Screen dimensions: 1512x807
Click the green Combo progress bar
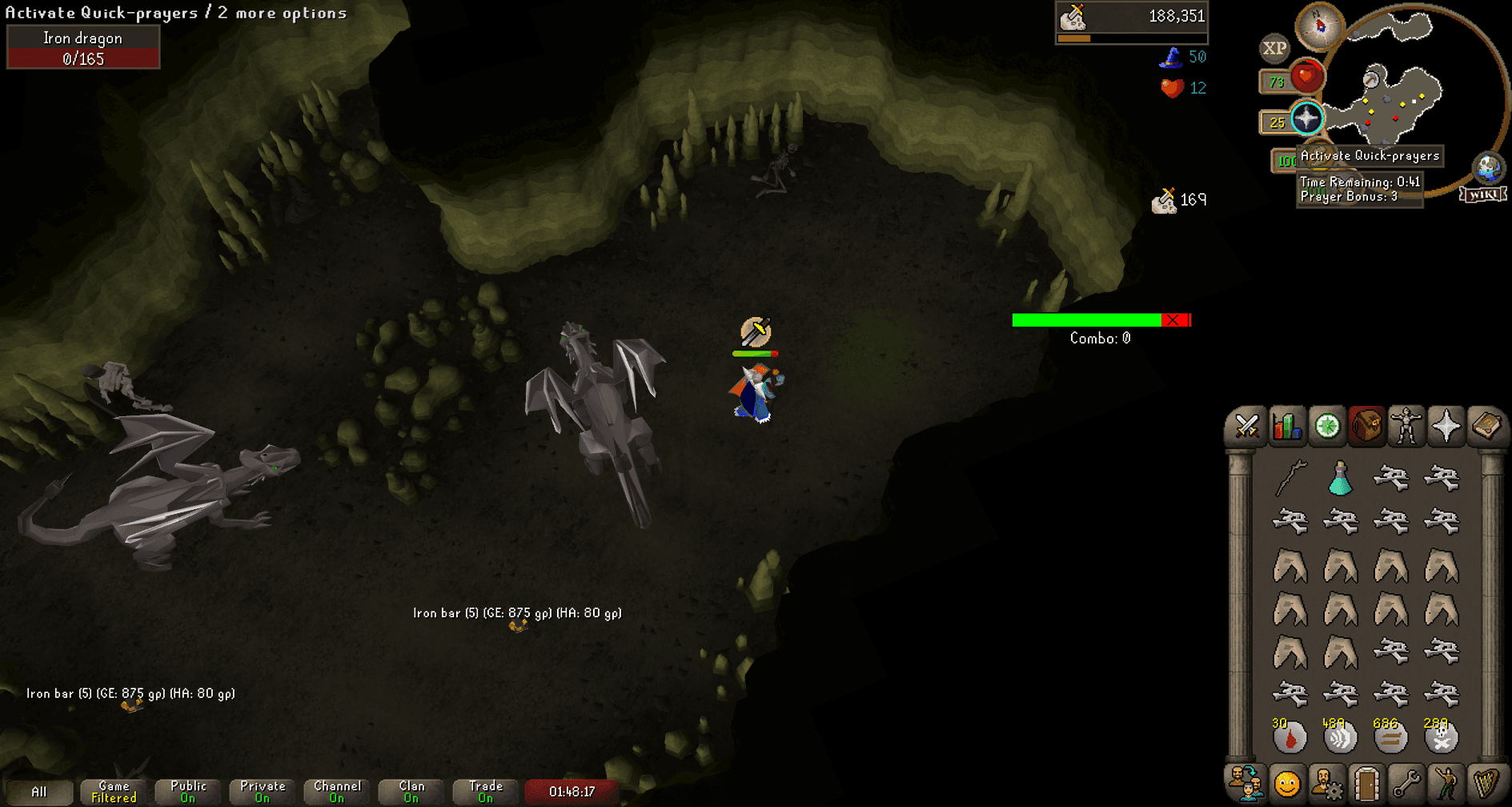coord(1086,319)
